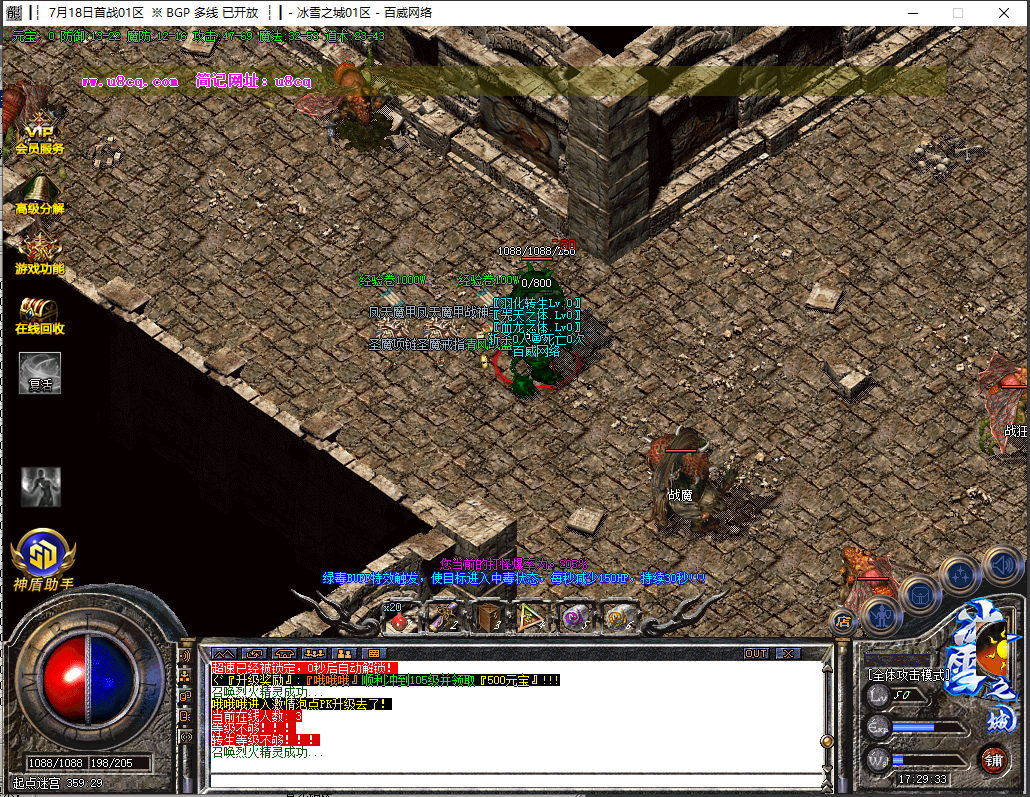Click the 复活 revive button
The image size is (1030, 797).
point(40,373)
